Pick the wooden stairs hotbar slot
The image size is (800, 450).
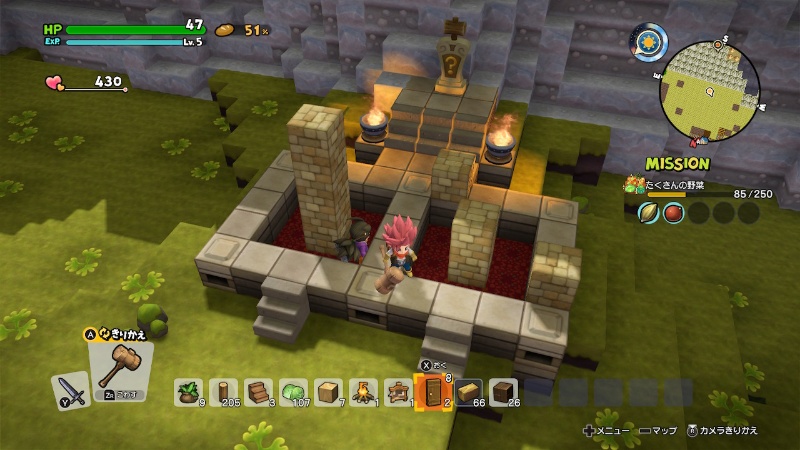click(257, 391)
